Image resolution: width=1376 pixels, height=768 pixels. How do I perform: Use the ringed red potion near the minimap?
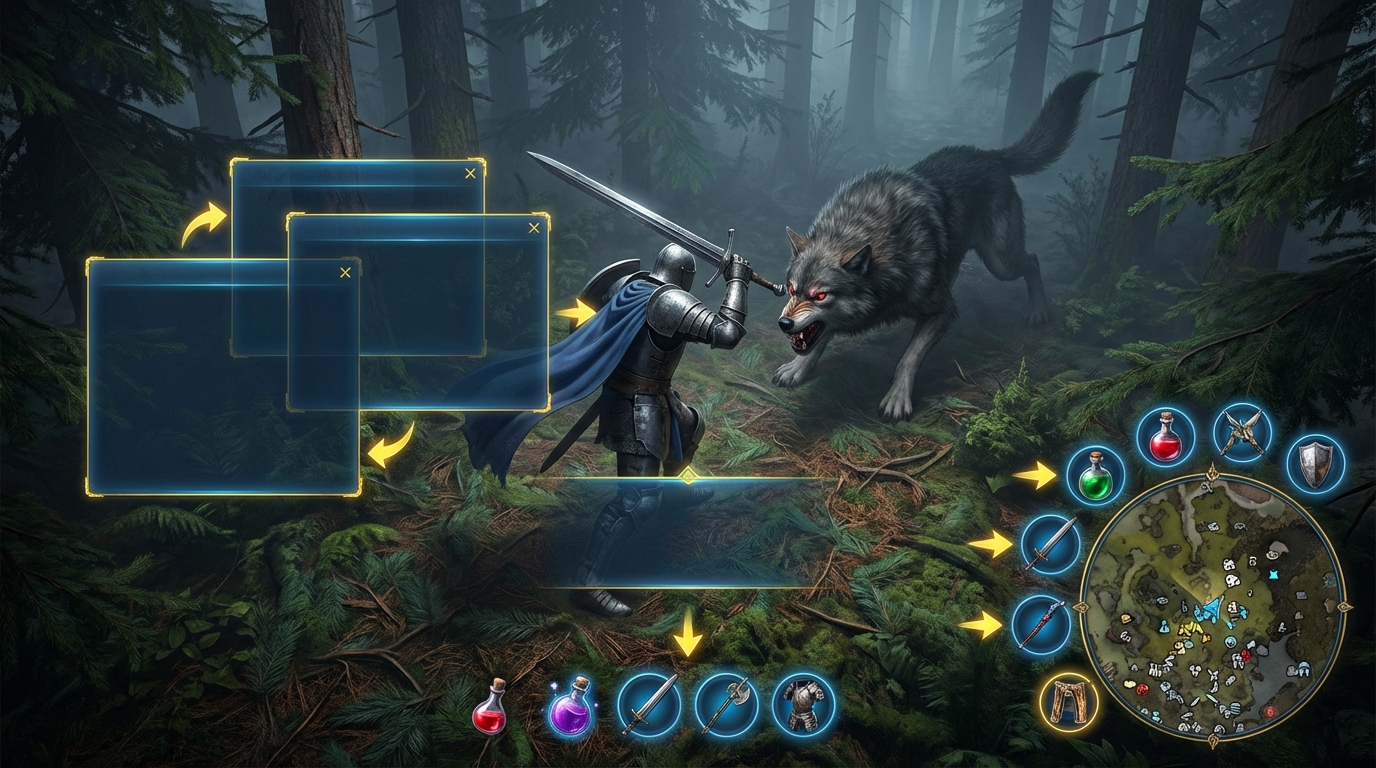coord(1166,437)
